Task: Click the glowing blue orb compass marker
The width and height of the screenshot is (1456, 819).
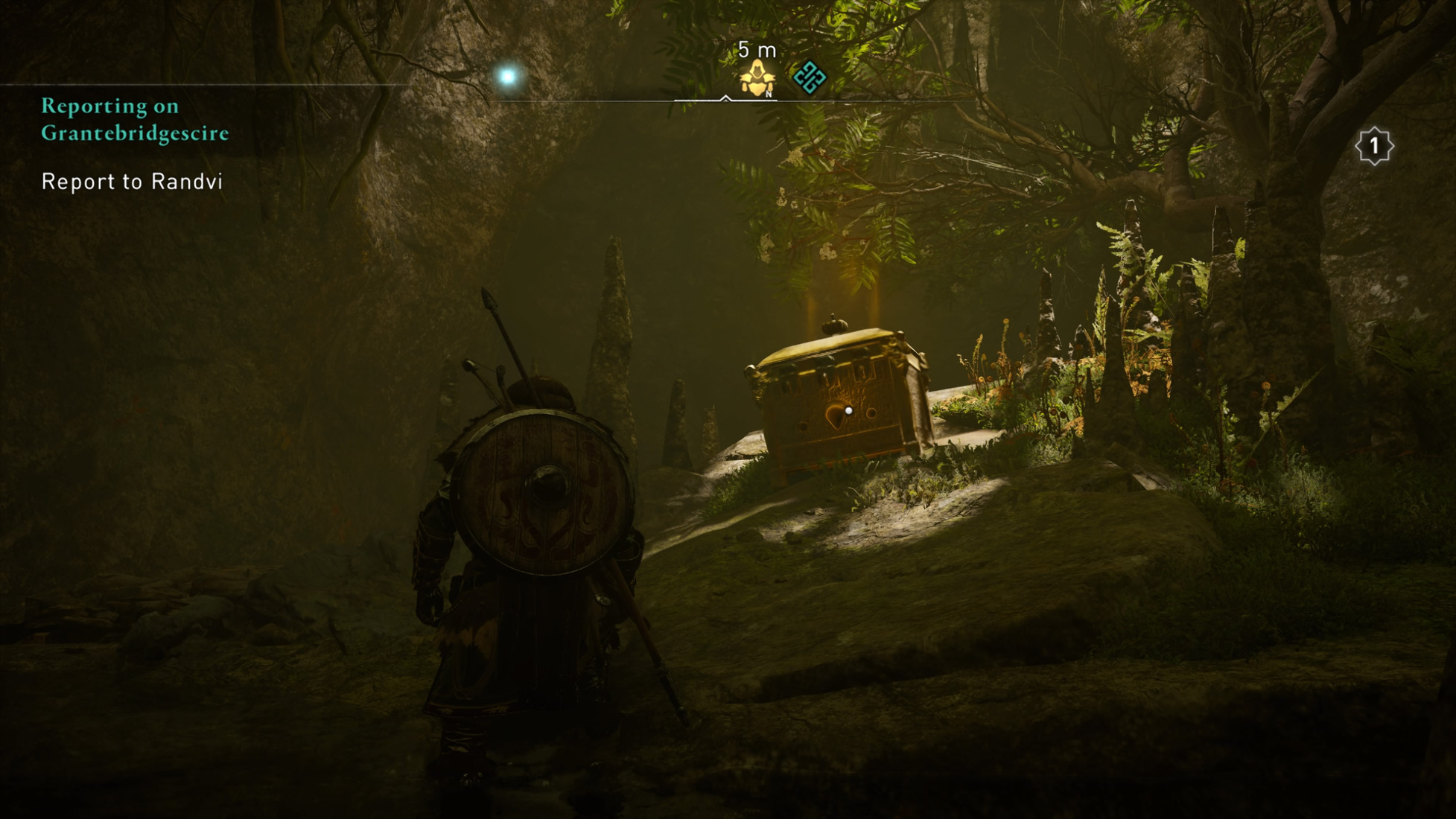Action: point(508,76)
